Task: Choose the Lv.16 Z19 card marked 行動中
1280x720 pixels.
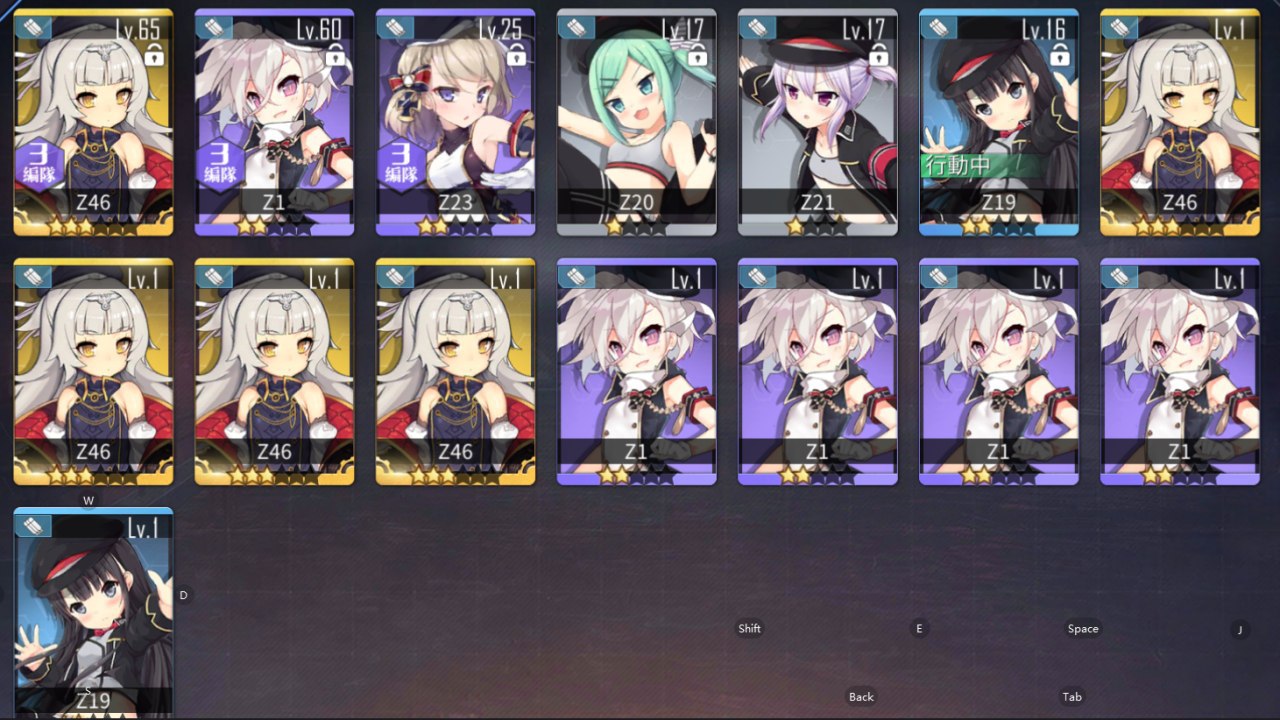Action: tap(998, 122)
